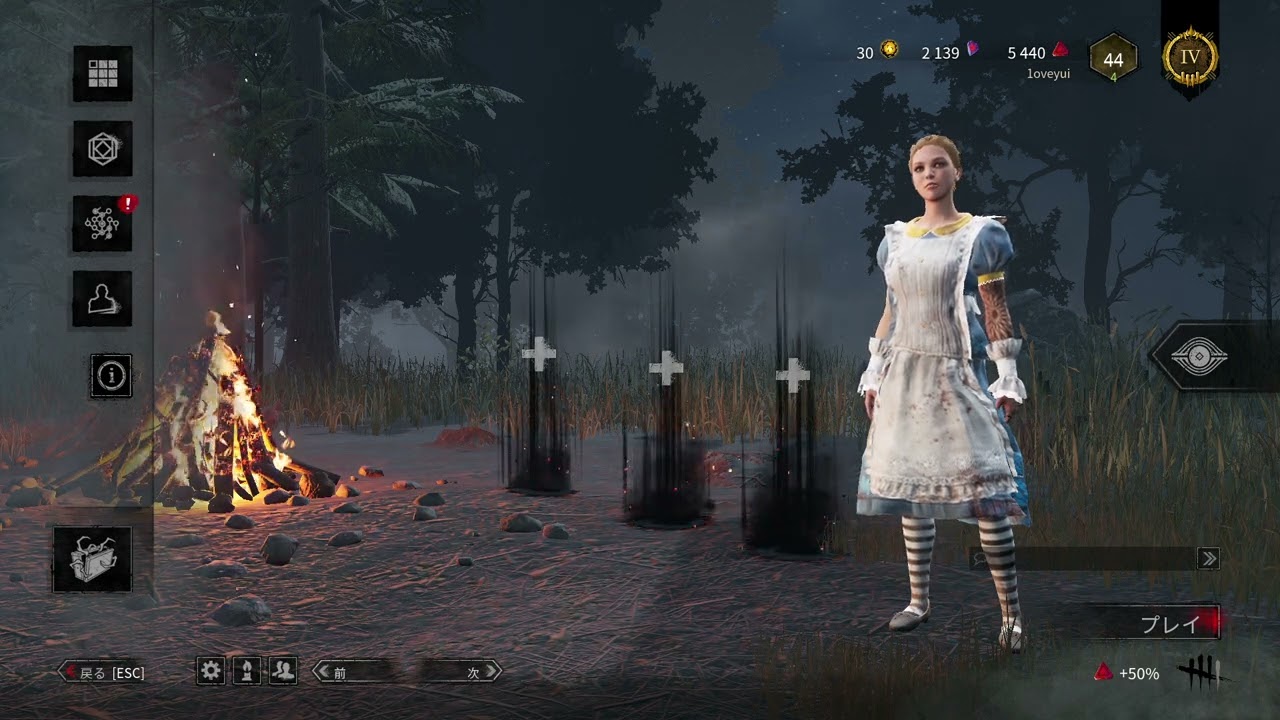Select next character with 次 button

pyautogui.click(x=458, y=672)
